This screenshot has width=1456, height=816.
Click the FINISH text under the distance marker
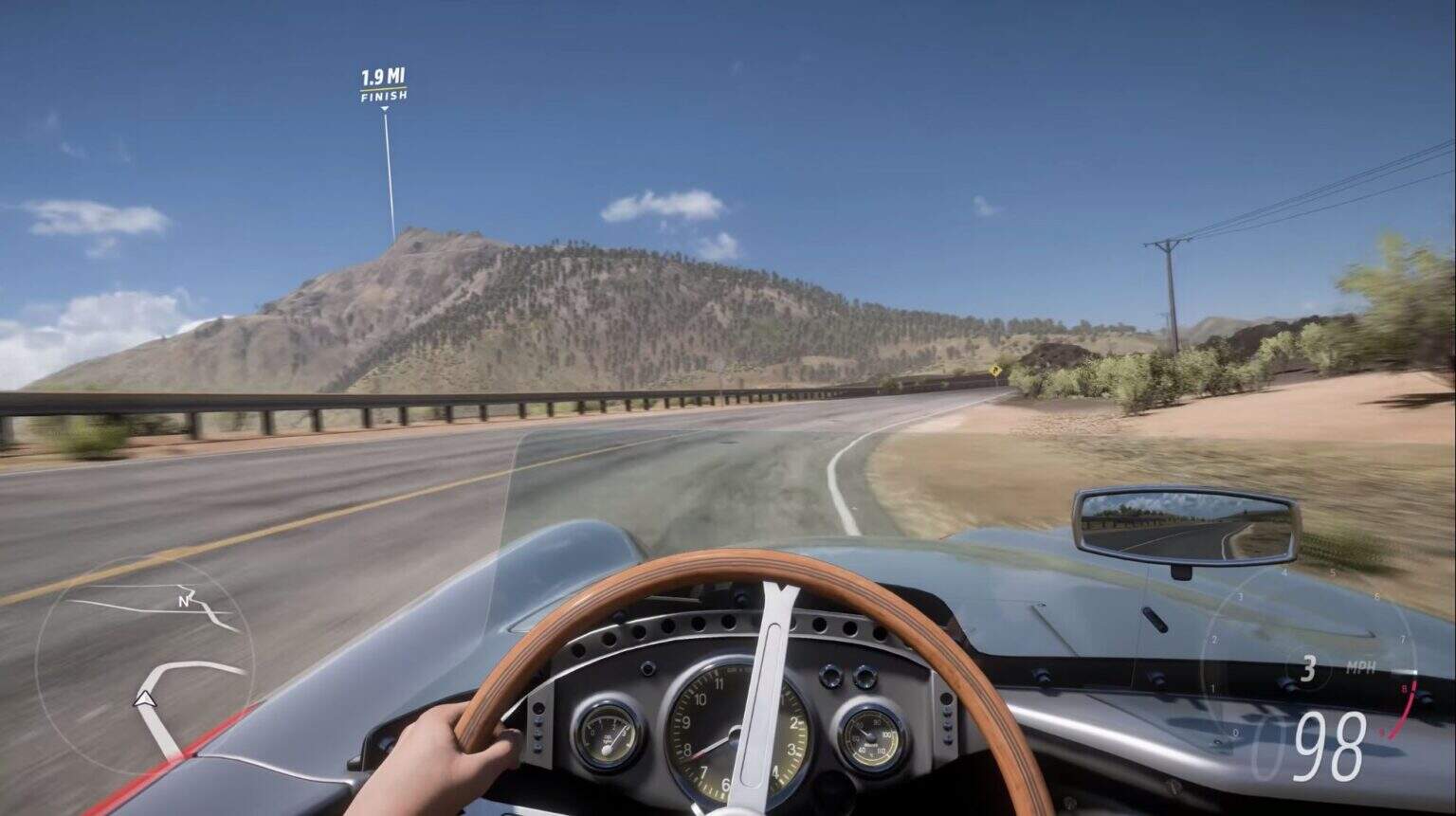(385, 97)
